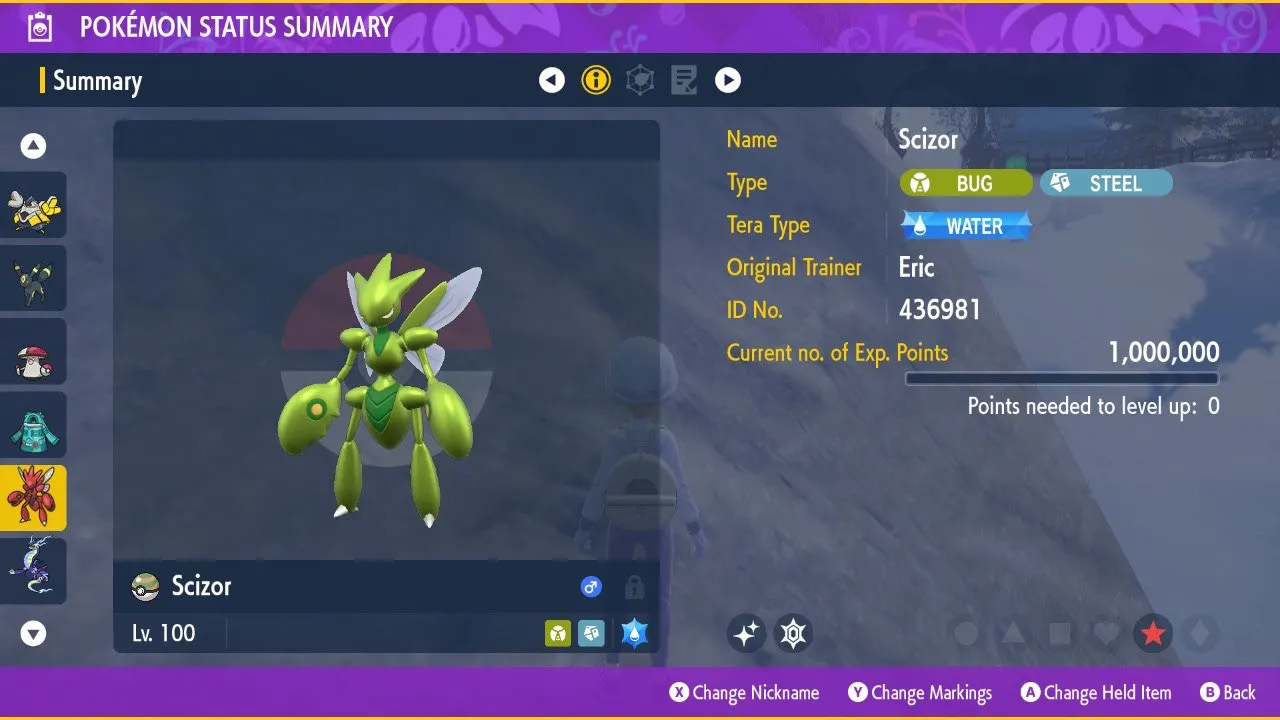Toggle the triangle marking
Screen dimensions: 1280x720
pyautogui.click(x=1013, y=633)
